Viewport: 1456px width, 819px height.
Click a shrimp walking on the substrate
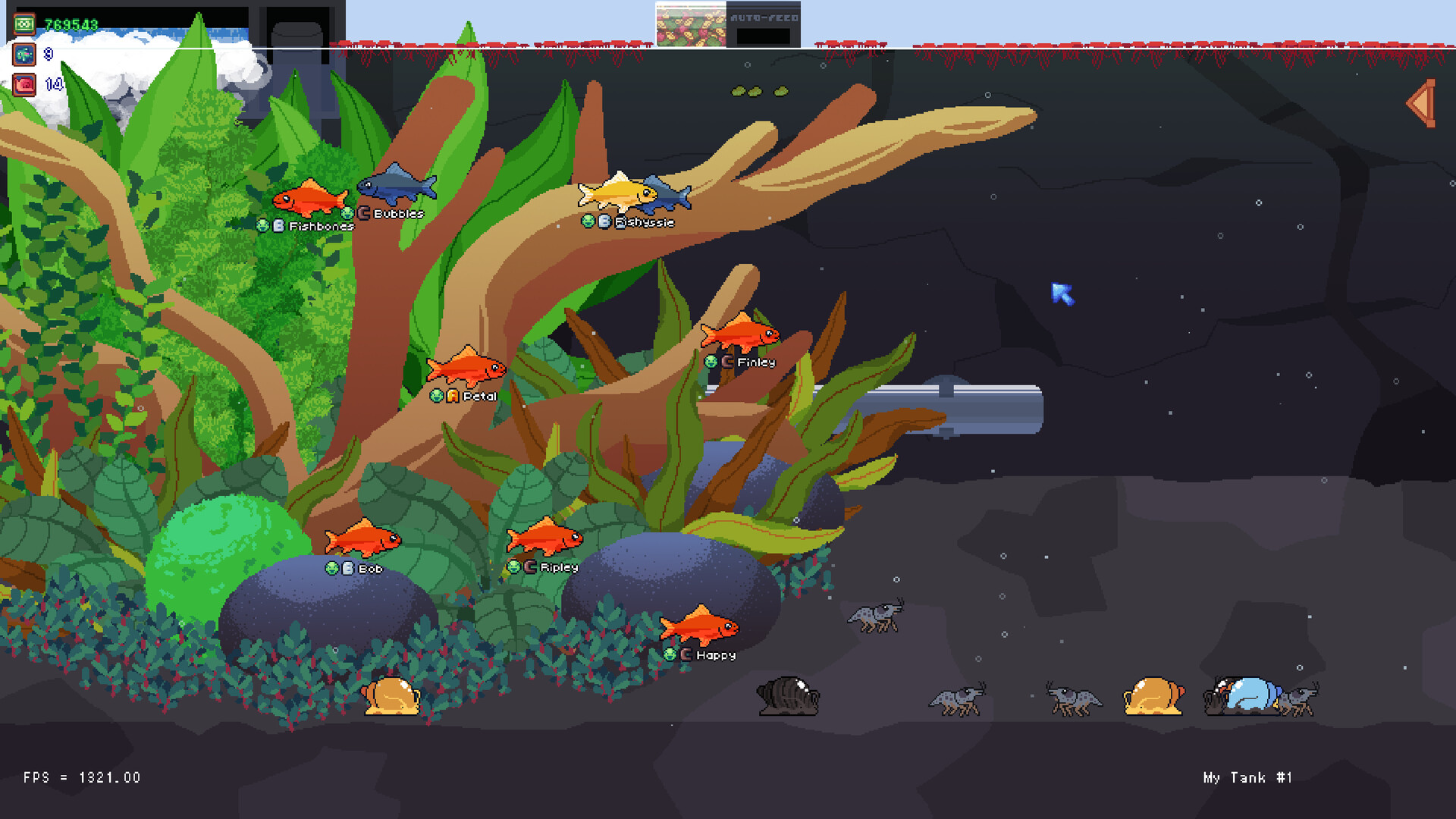tap(955, 697)
